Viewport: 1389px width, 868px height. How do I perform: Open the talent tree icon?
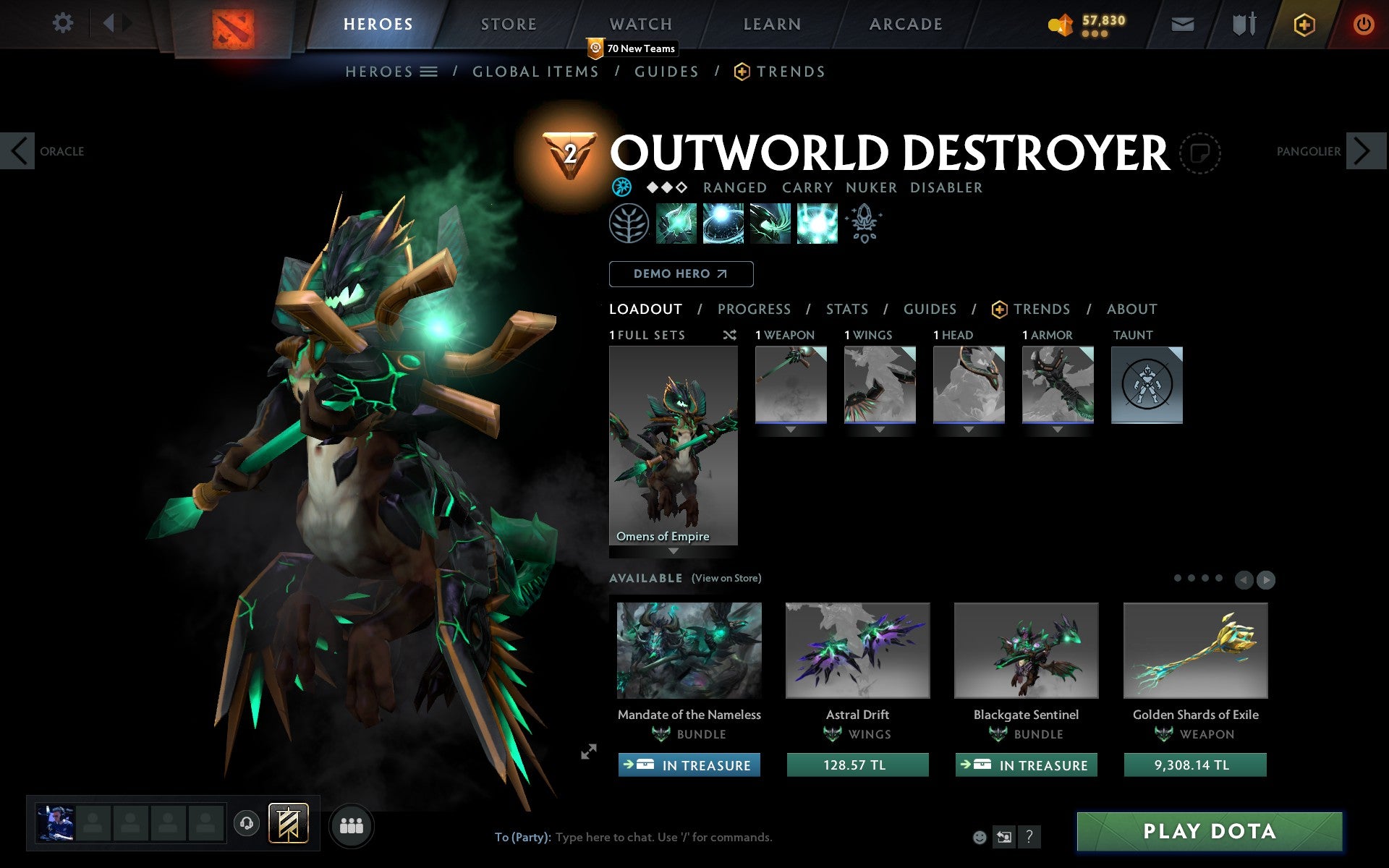point(628,224)
